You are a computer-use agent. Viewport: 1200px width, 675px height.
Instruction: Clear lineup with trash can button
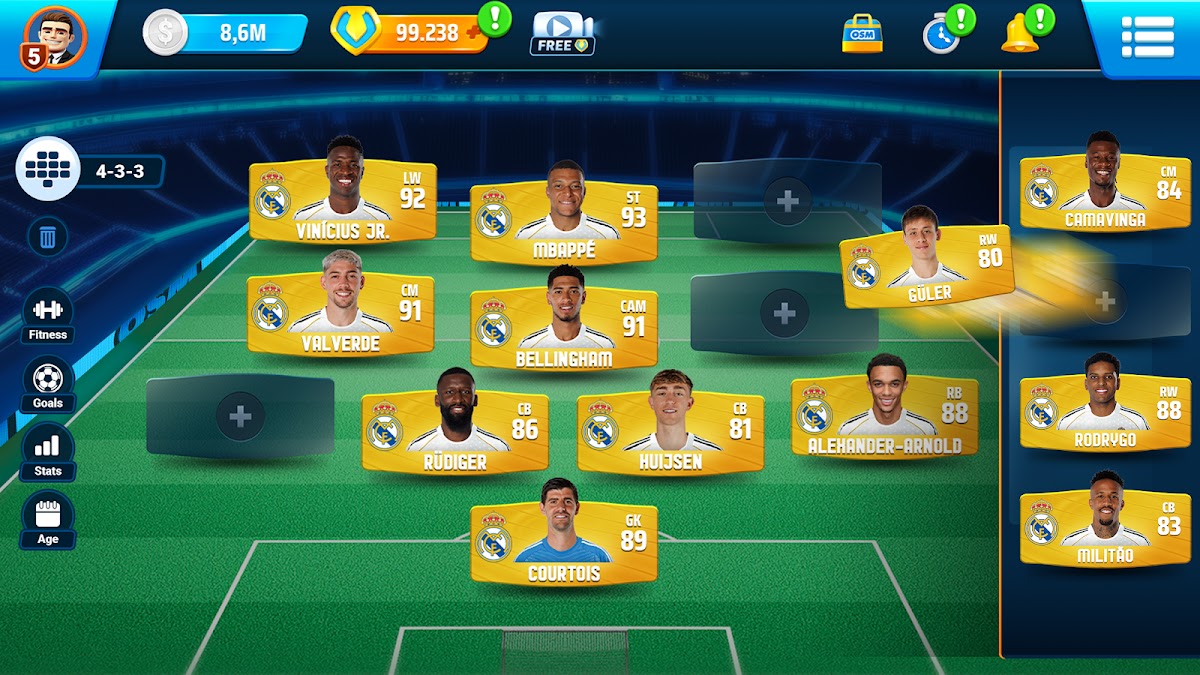(x=47, y=237)
